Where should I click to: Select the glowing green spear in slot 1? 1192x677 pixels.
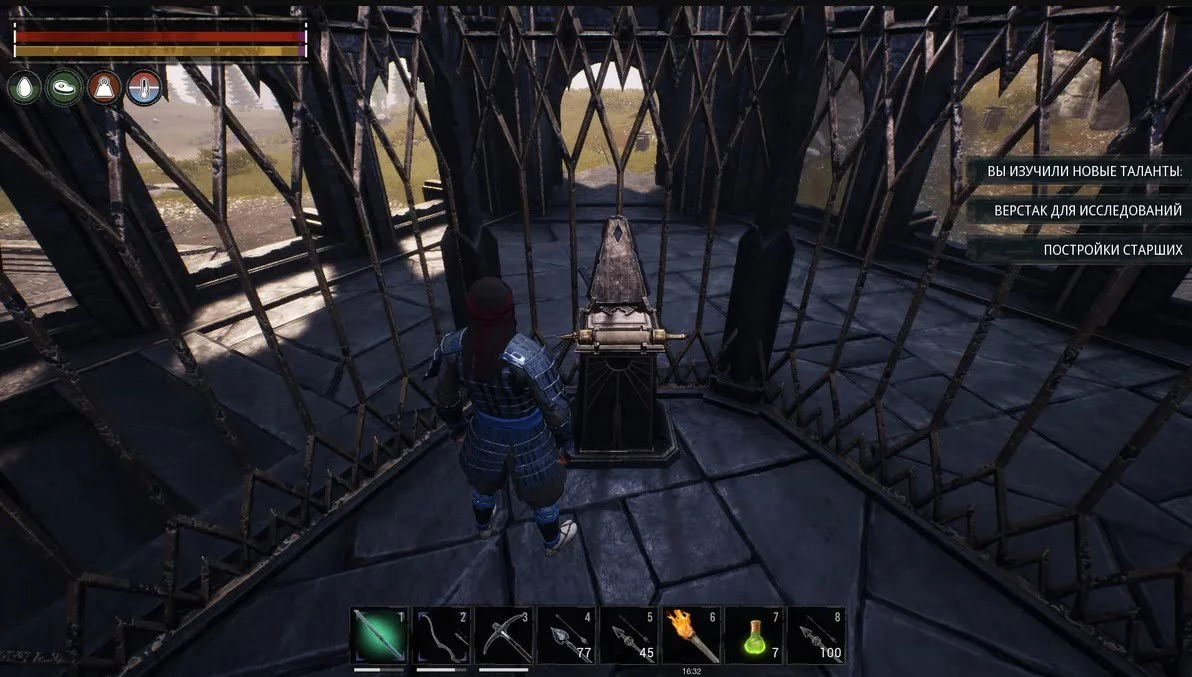pyautogui.click(x=379, y=635)
